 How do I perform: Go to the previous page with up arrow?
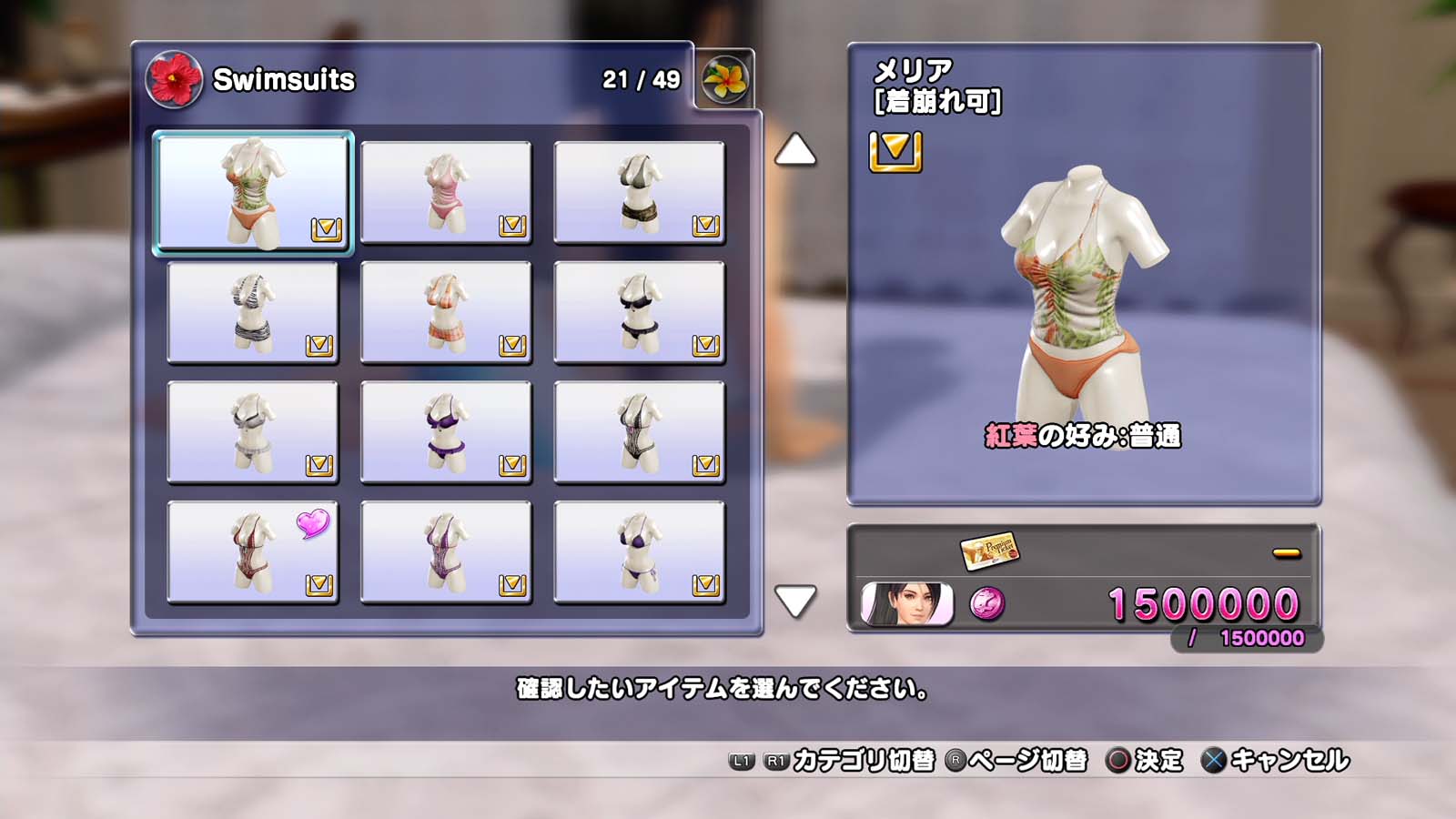[794, 150]
